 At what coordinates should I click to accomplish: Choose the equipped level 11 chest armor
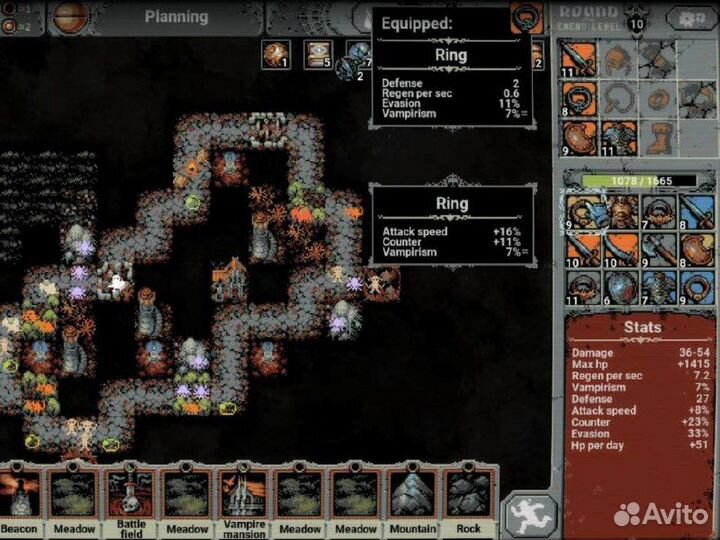(616, 137)
